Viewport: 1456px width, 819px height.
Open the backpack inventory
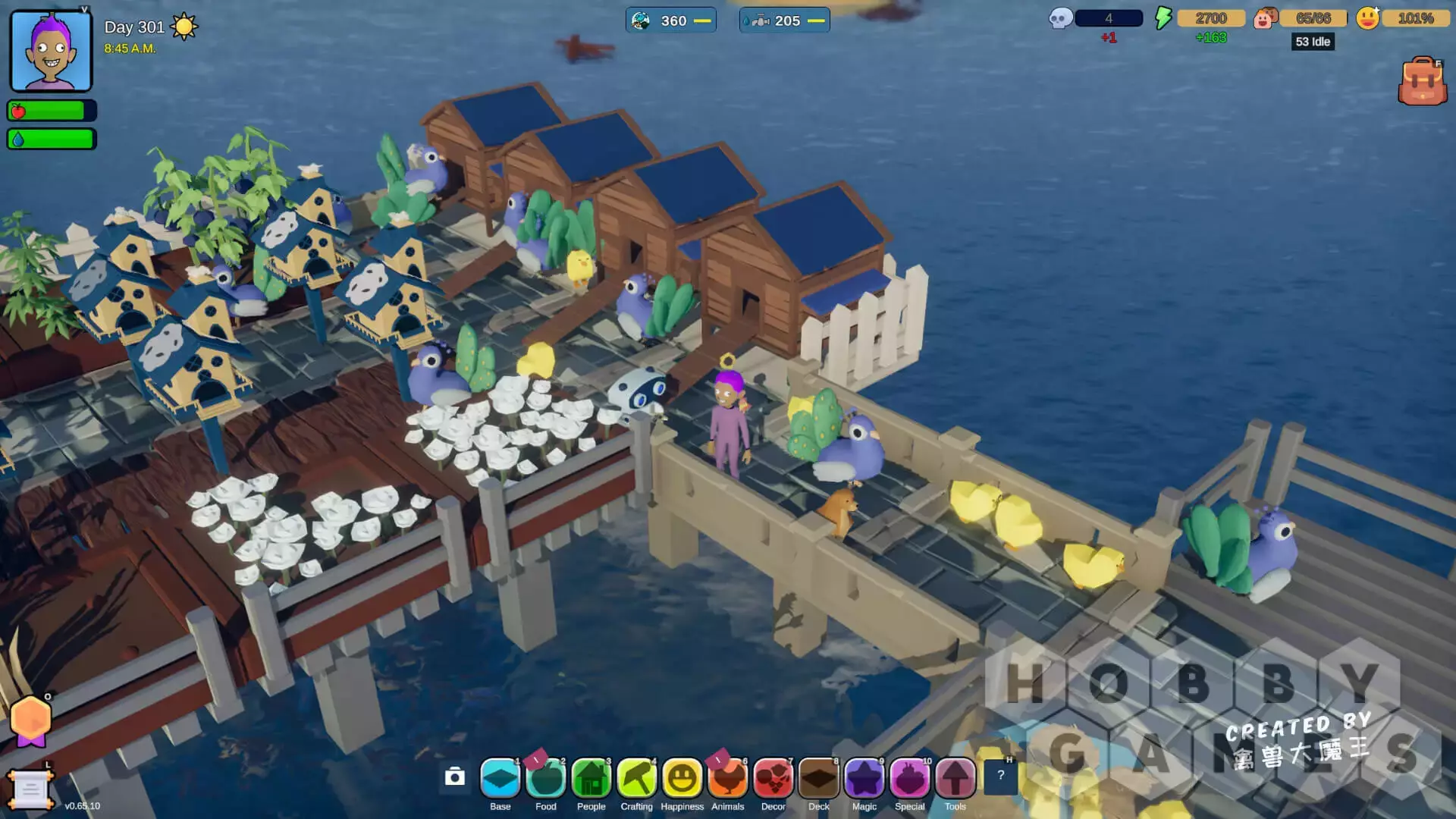(1422, 82)
